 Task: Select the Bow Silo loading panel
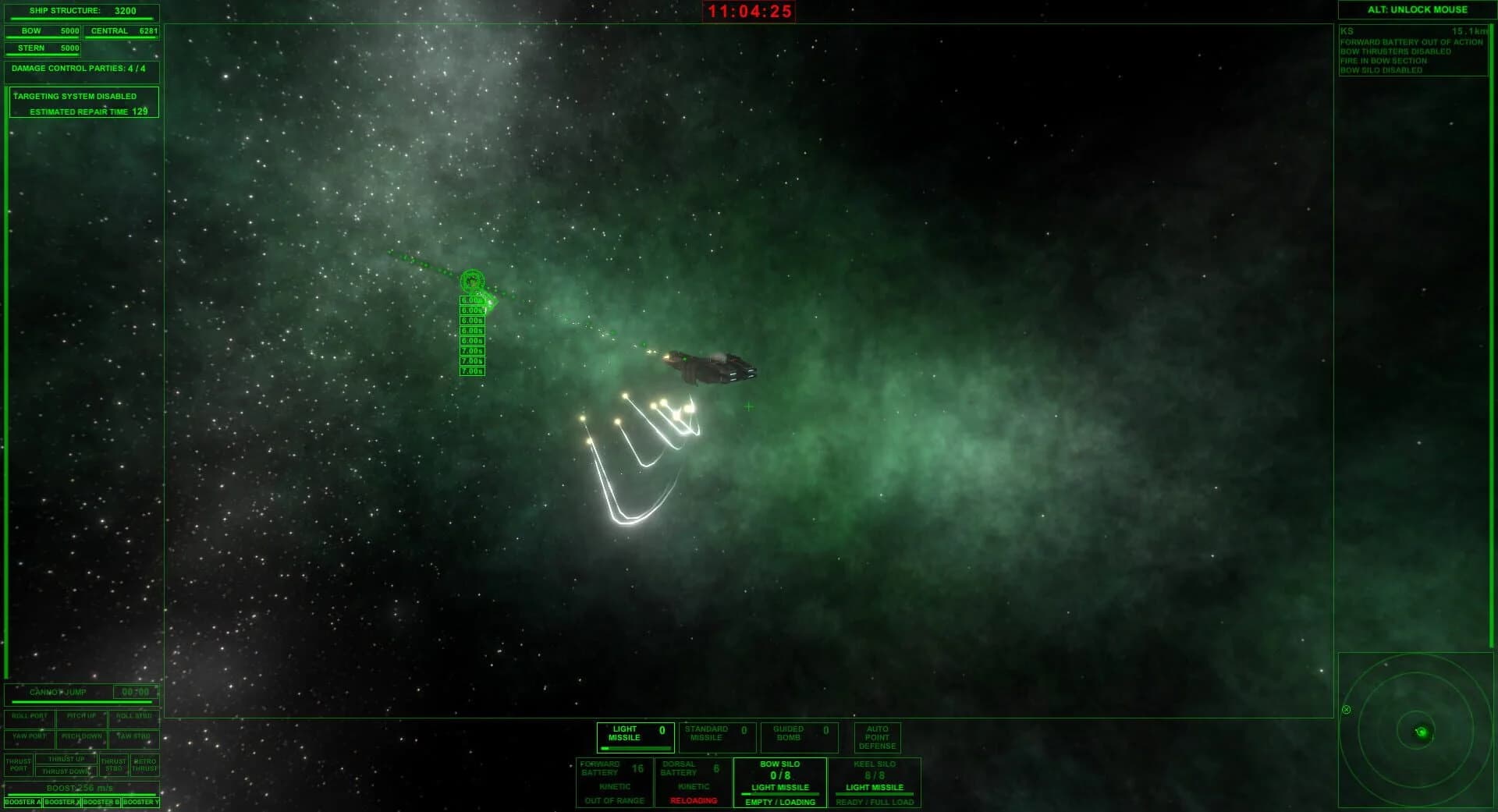click(x=779, y=782)
